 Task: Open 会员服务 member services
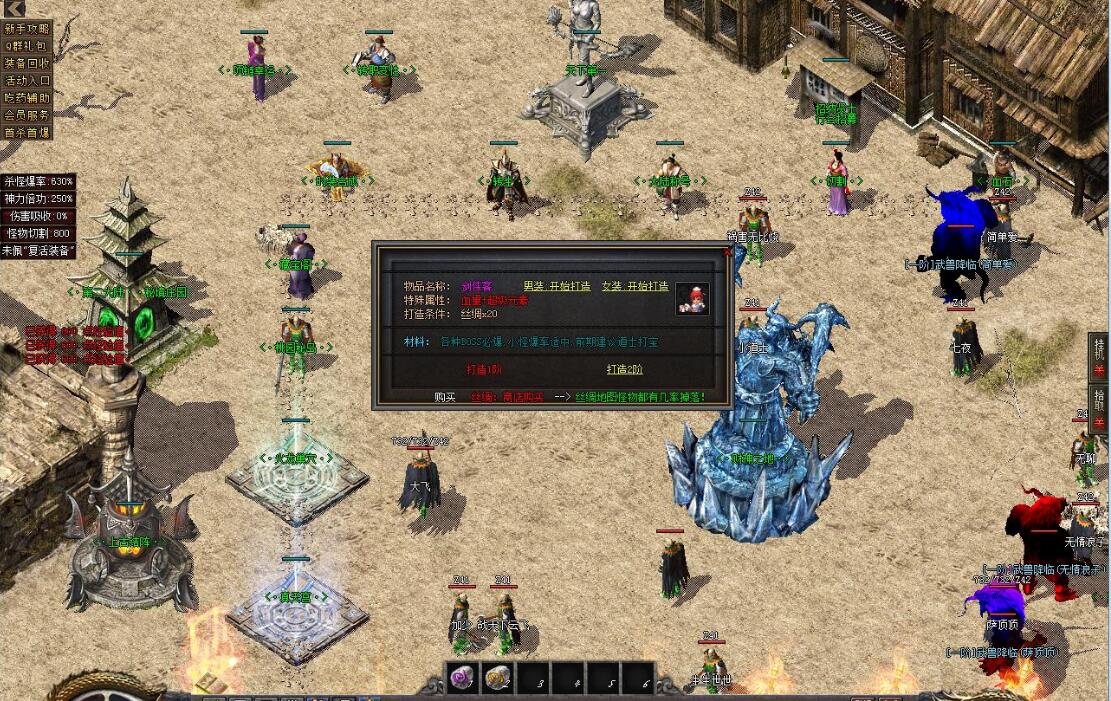[26, 114]
